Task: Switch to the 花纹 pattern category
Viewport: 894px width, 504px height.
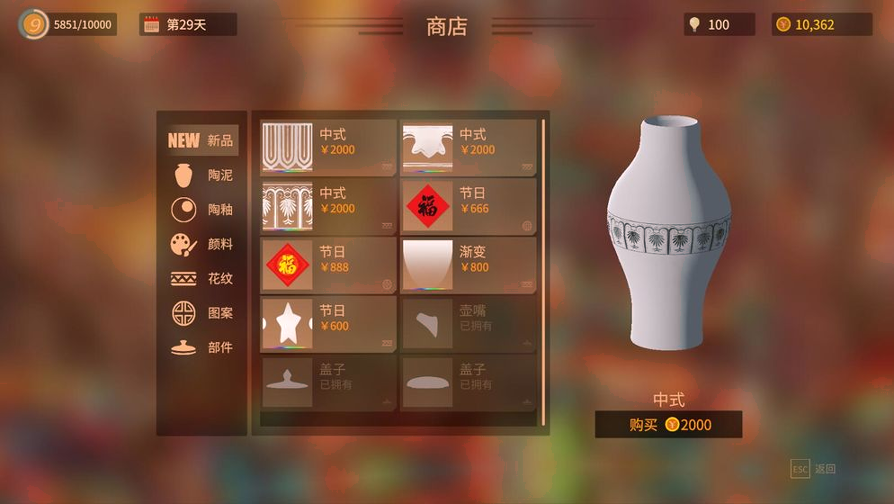Action: (202, 279)
